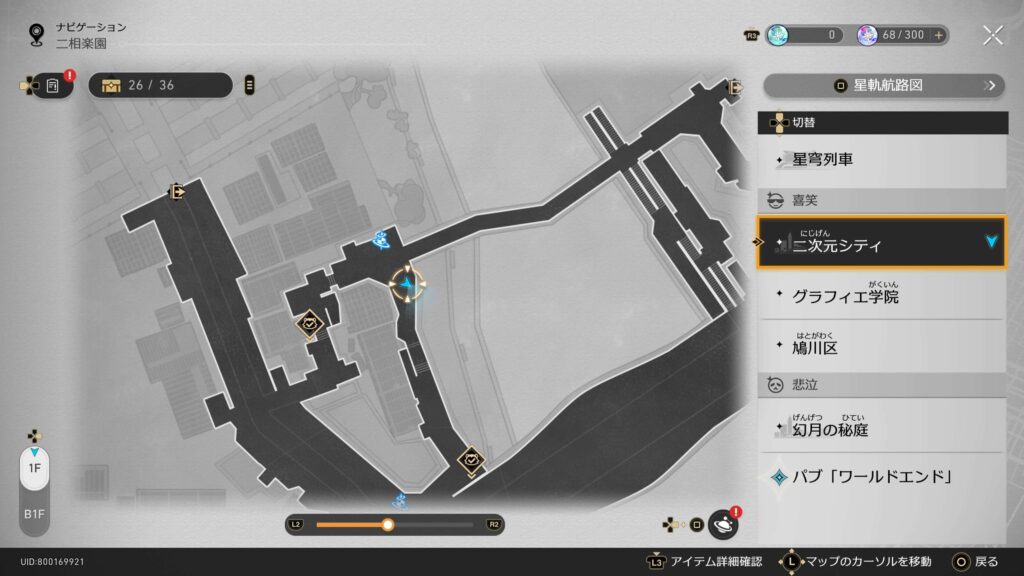Viewport: 1024px width, 576px height.
Task: Click the exit door marker at top right
Action: click(736, 87)
